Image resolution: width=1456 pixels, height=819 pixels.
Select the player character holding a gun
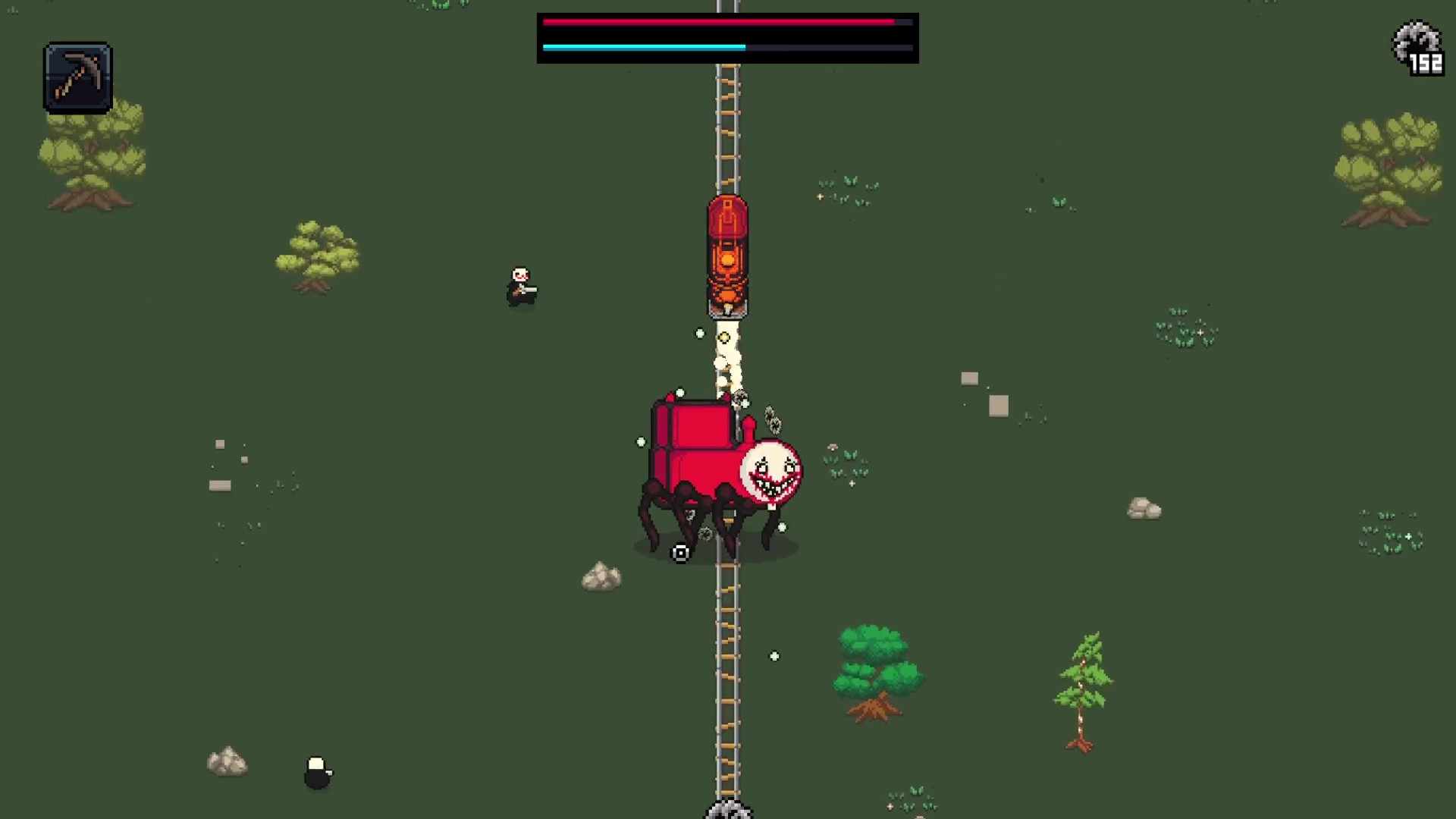tap(520, 287)
